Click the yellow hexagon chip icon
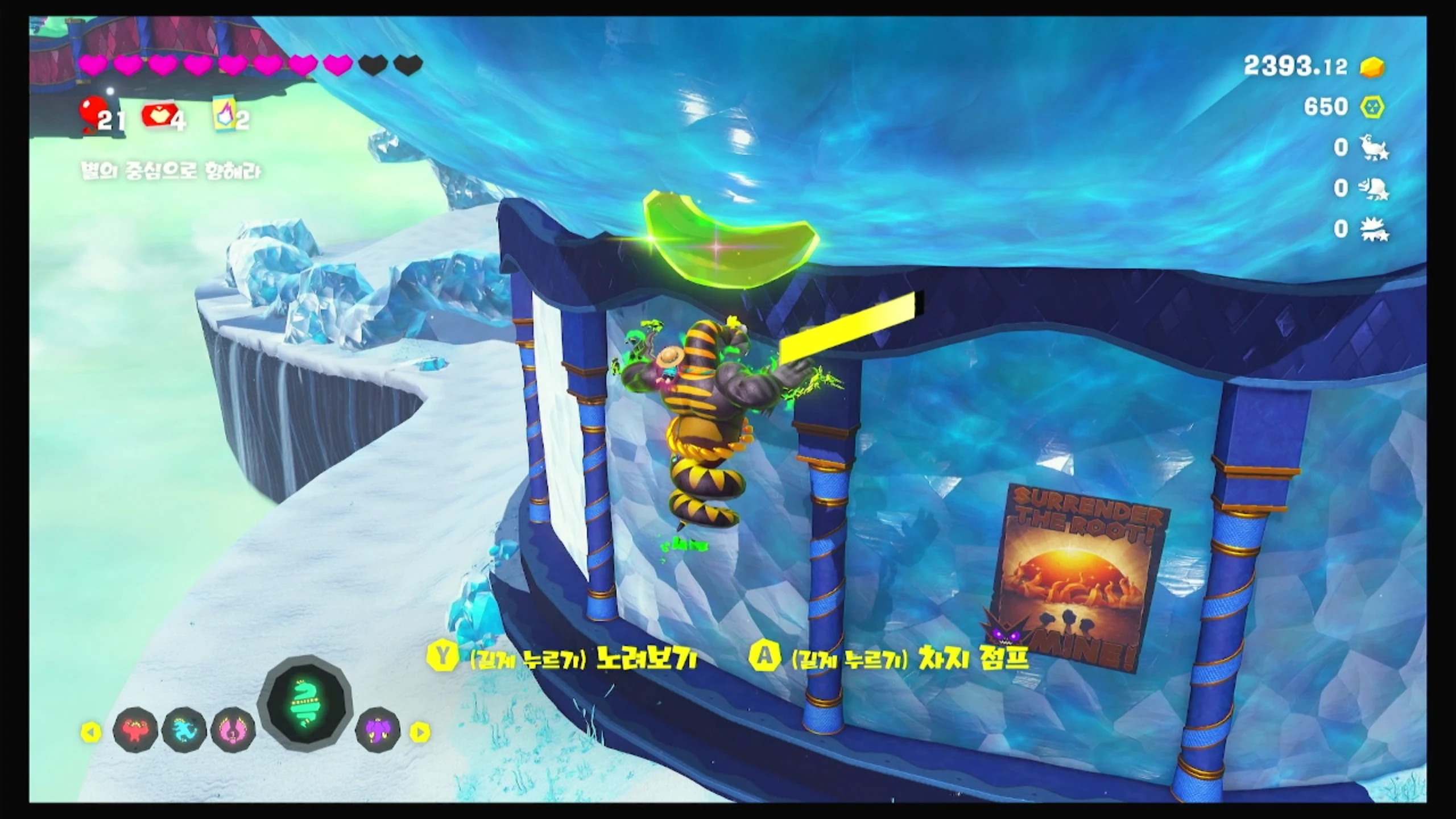 tap(1372, 107)
